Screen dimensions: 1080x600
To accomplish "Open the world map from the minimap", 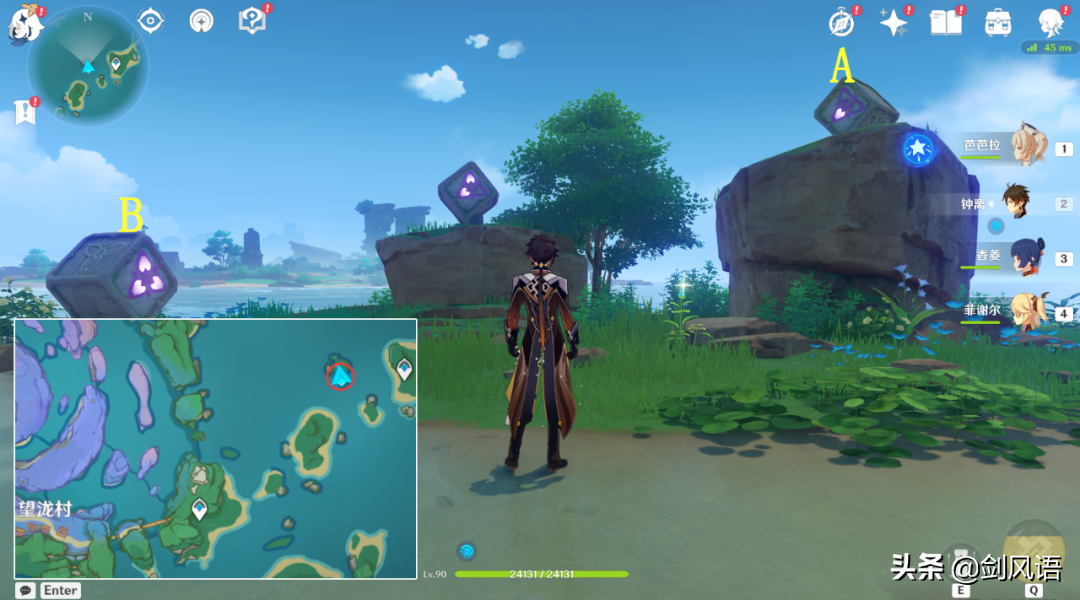I will click(x=88, y=67).
